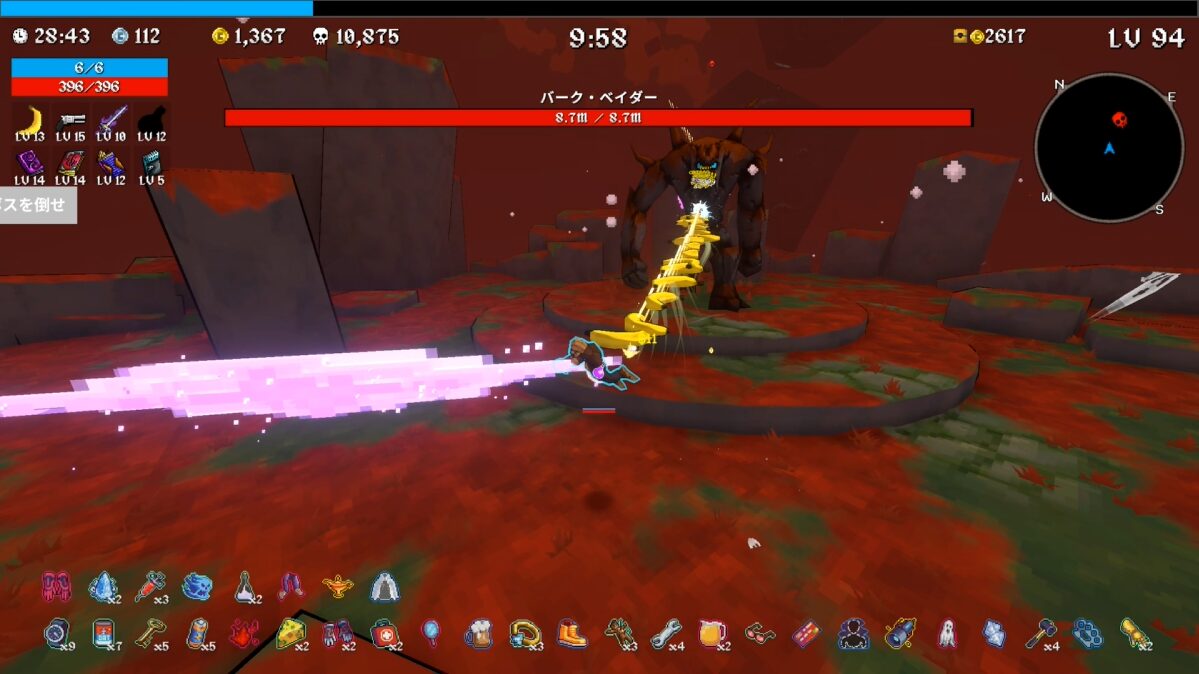Click the circular minimap
Viewport: 1199px width, 674px height.
(x=1109, y=148)
